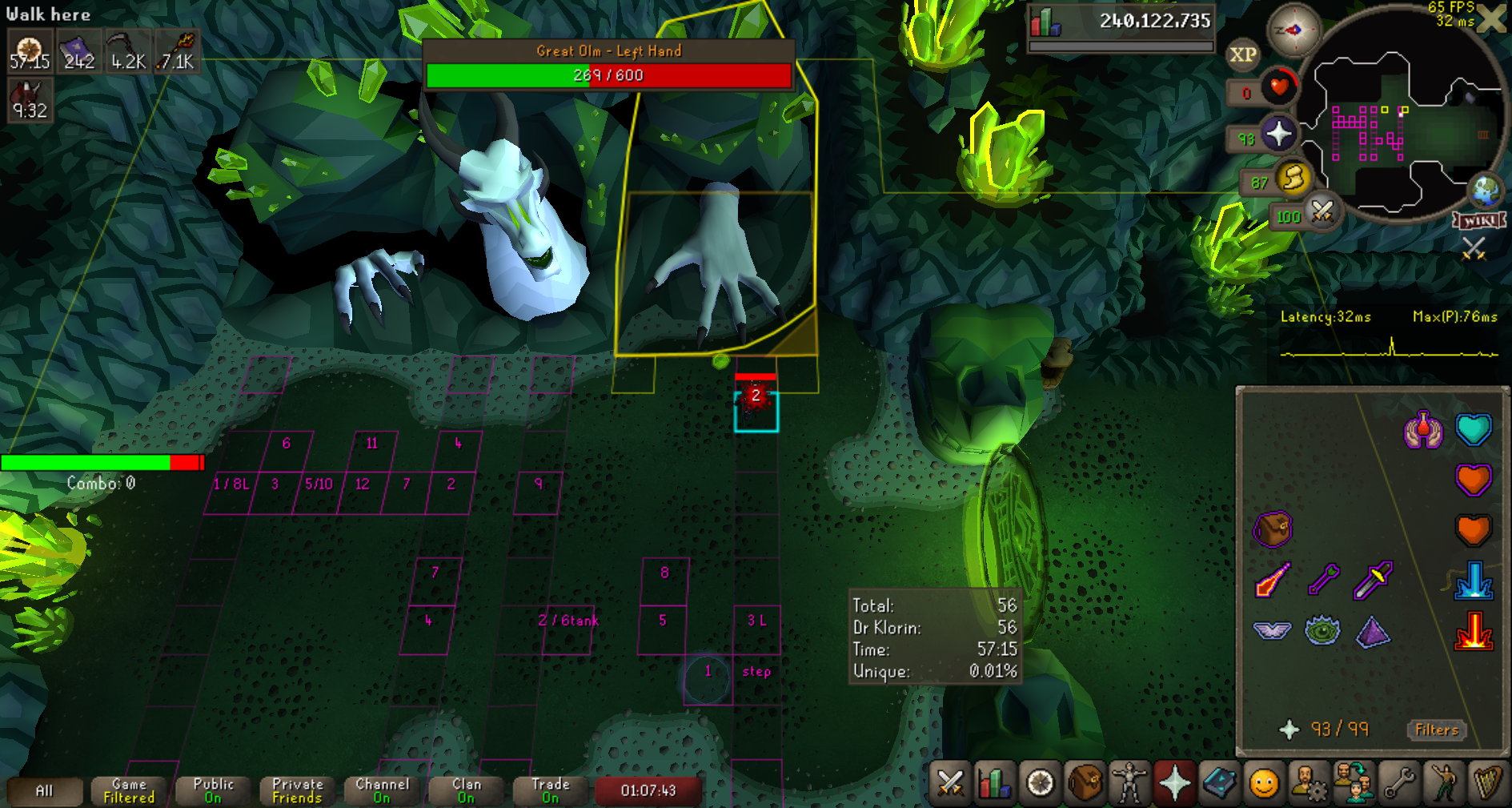The image size is (1512, 808).
Task: Switch to the Inventory backpack tab
Action: (1085, 783)
